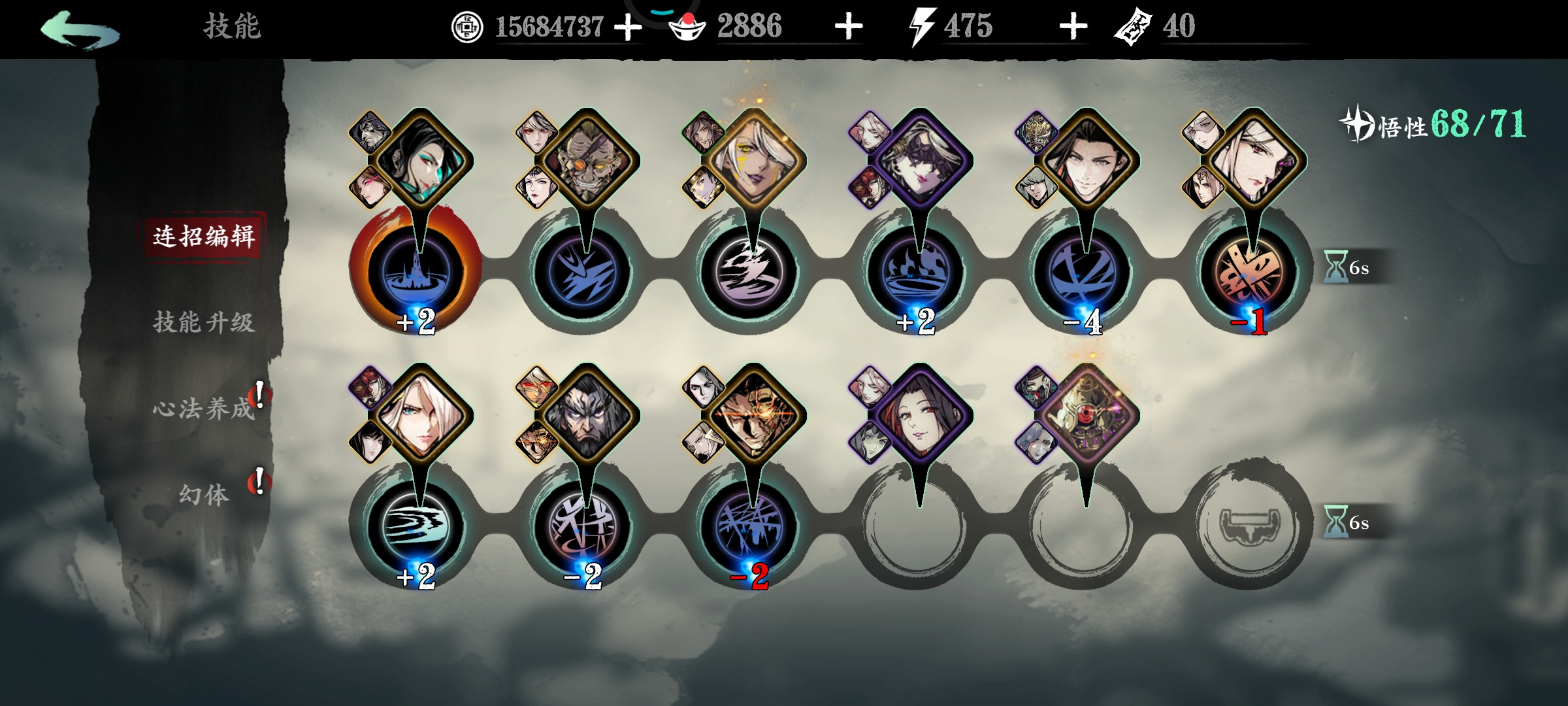Open the 幻体 tab

pyautogui.click(x=204, y=495)
